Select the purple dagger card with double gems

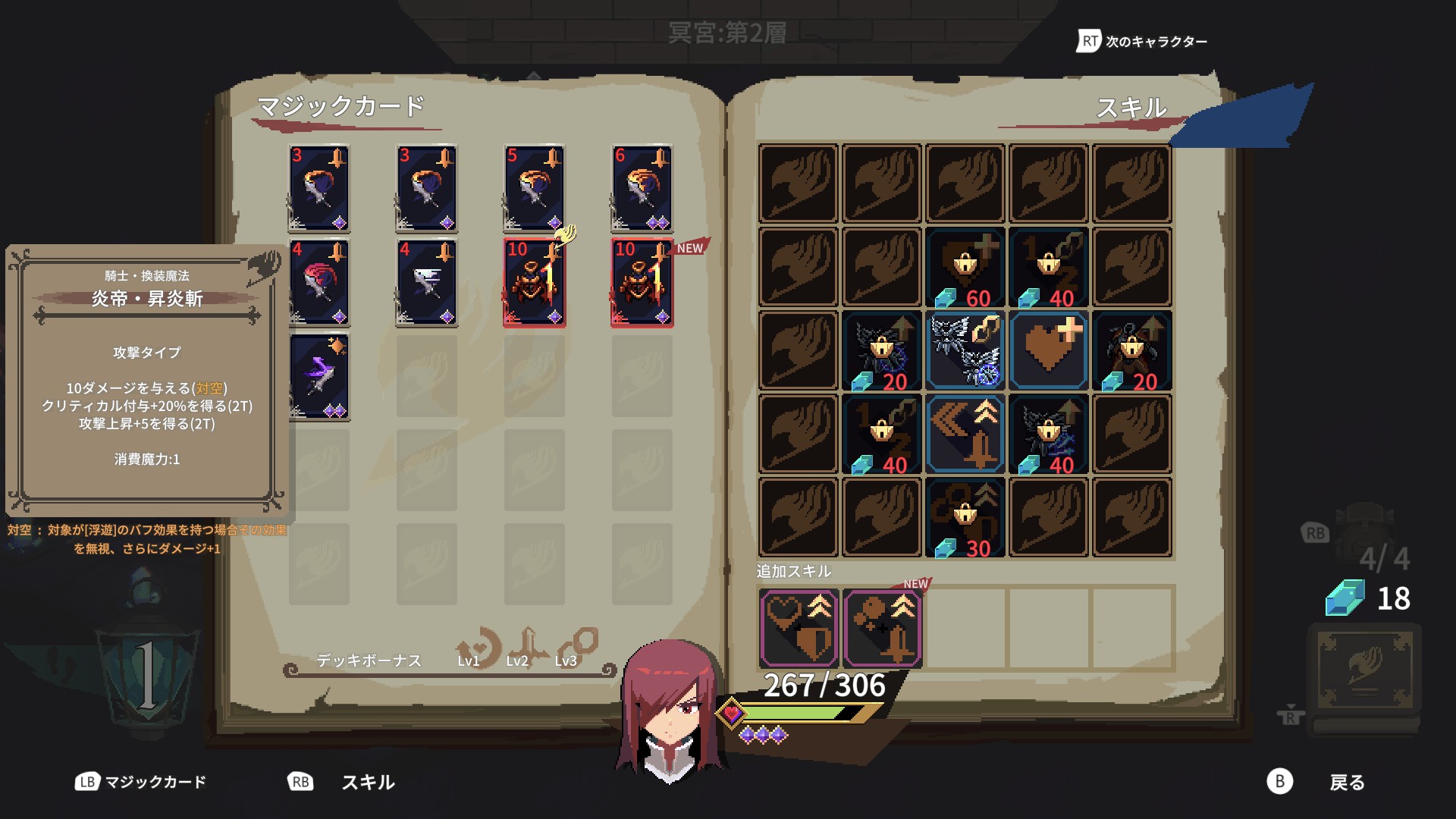[318, 375]
